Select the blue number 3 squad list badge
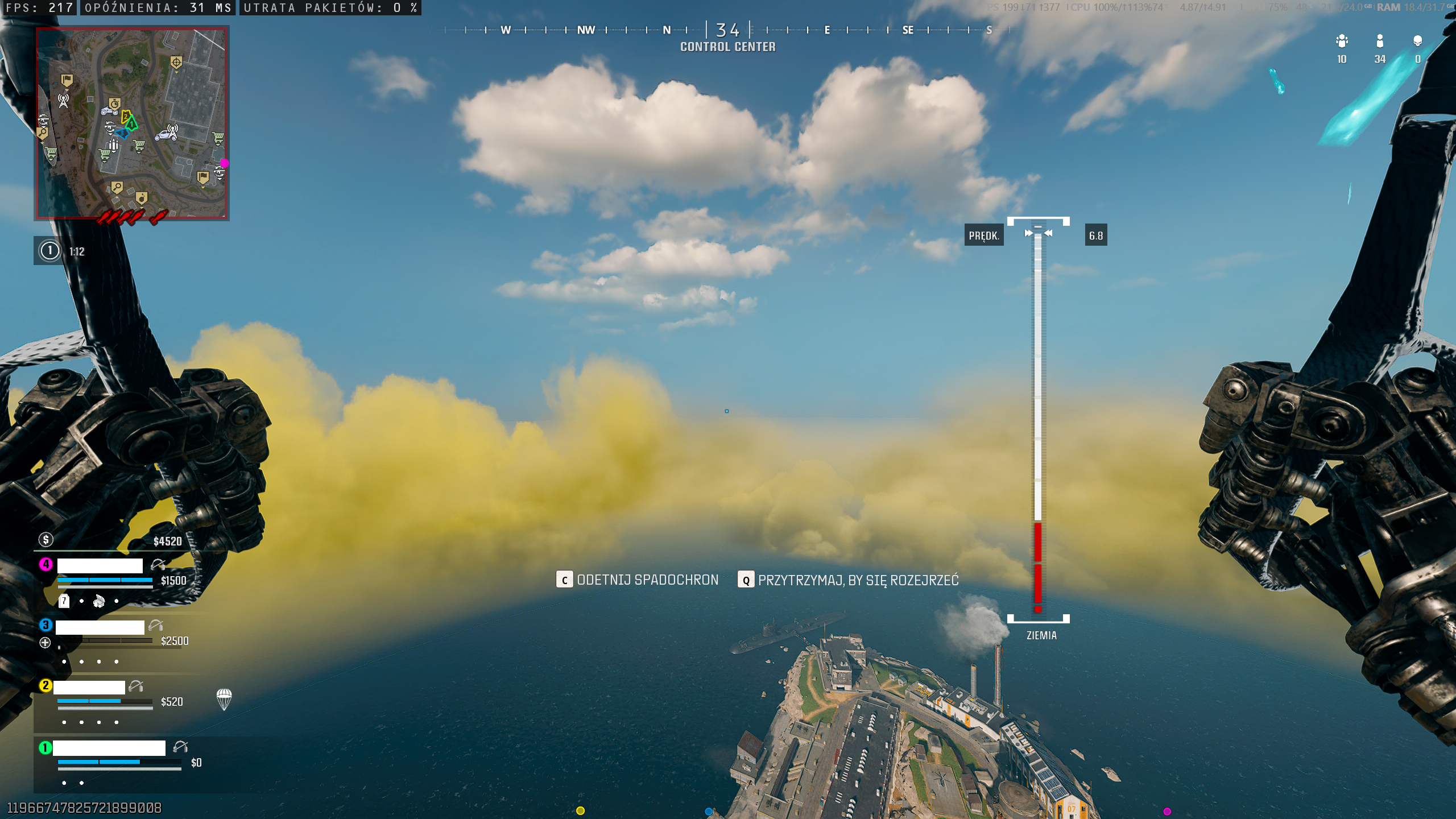This screenshot has height=819, width=1456. point(45,625)
